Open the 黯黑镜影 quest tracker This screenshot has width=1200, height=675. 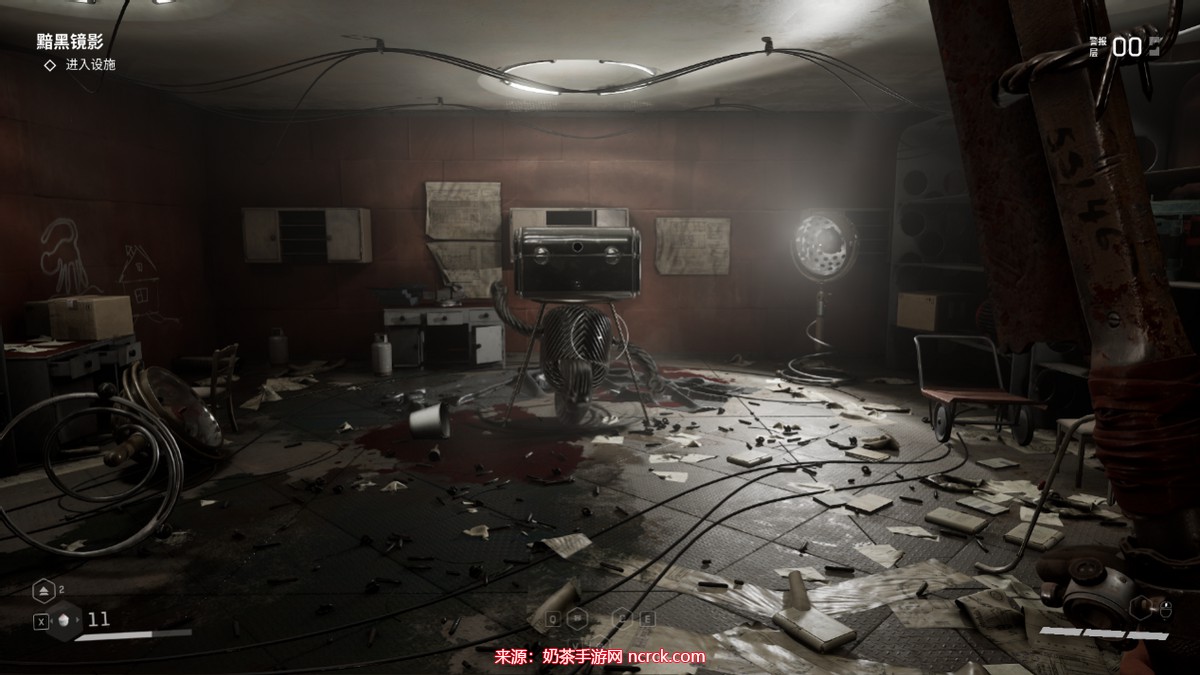pyautogui.click(x=70, y=41)
